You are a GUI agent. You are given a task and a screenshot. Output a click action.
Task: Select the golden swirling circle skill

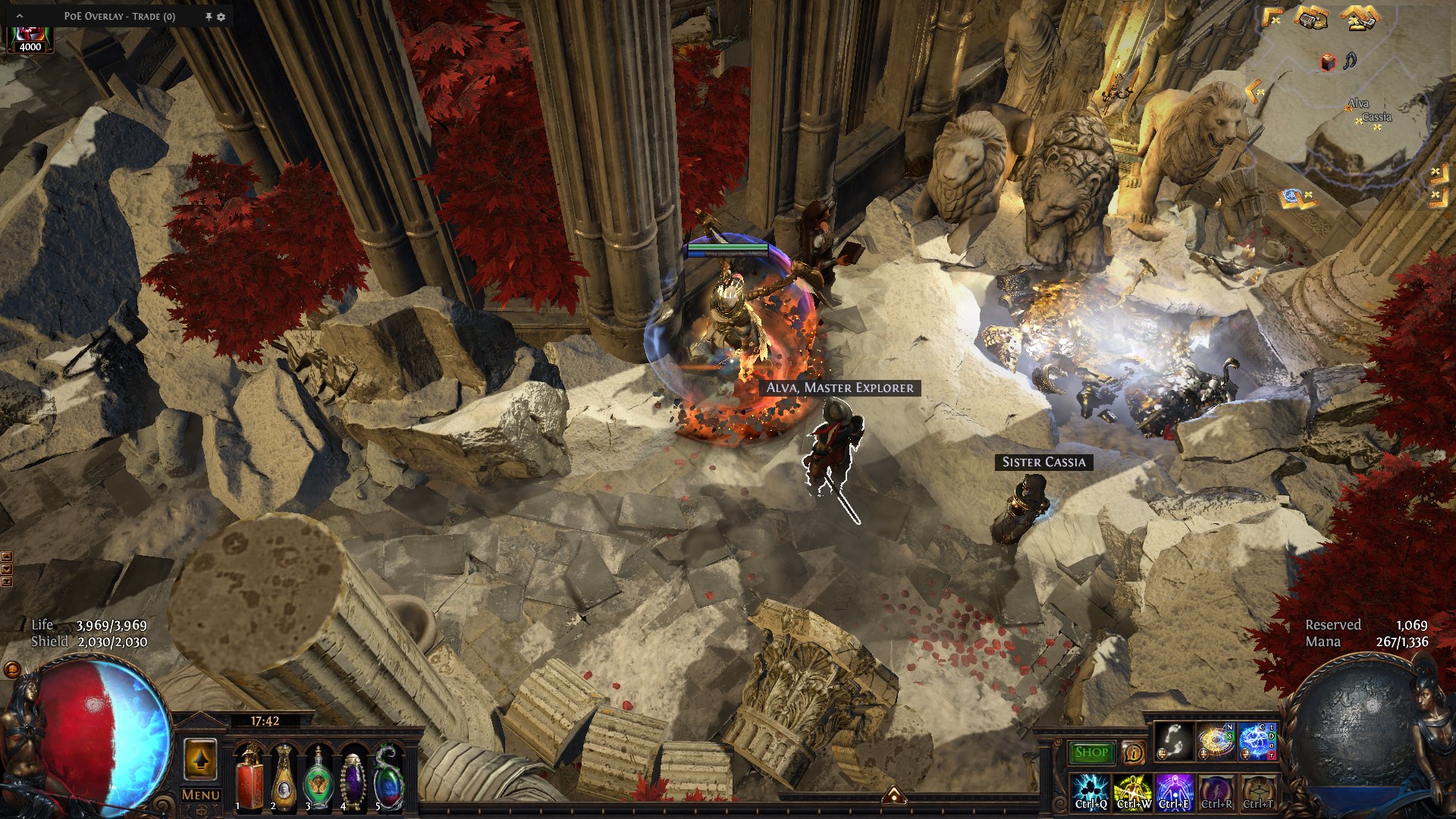[1216, 742]
